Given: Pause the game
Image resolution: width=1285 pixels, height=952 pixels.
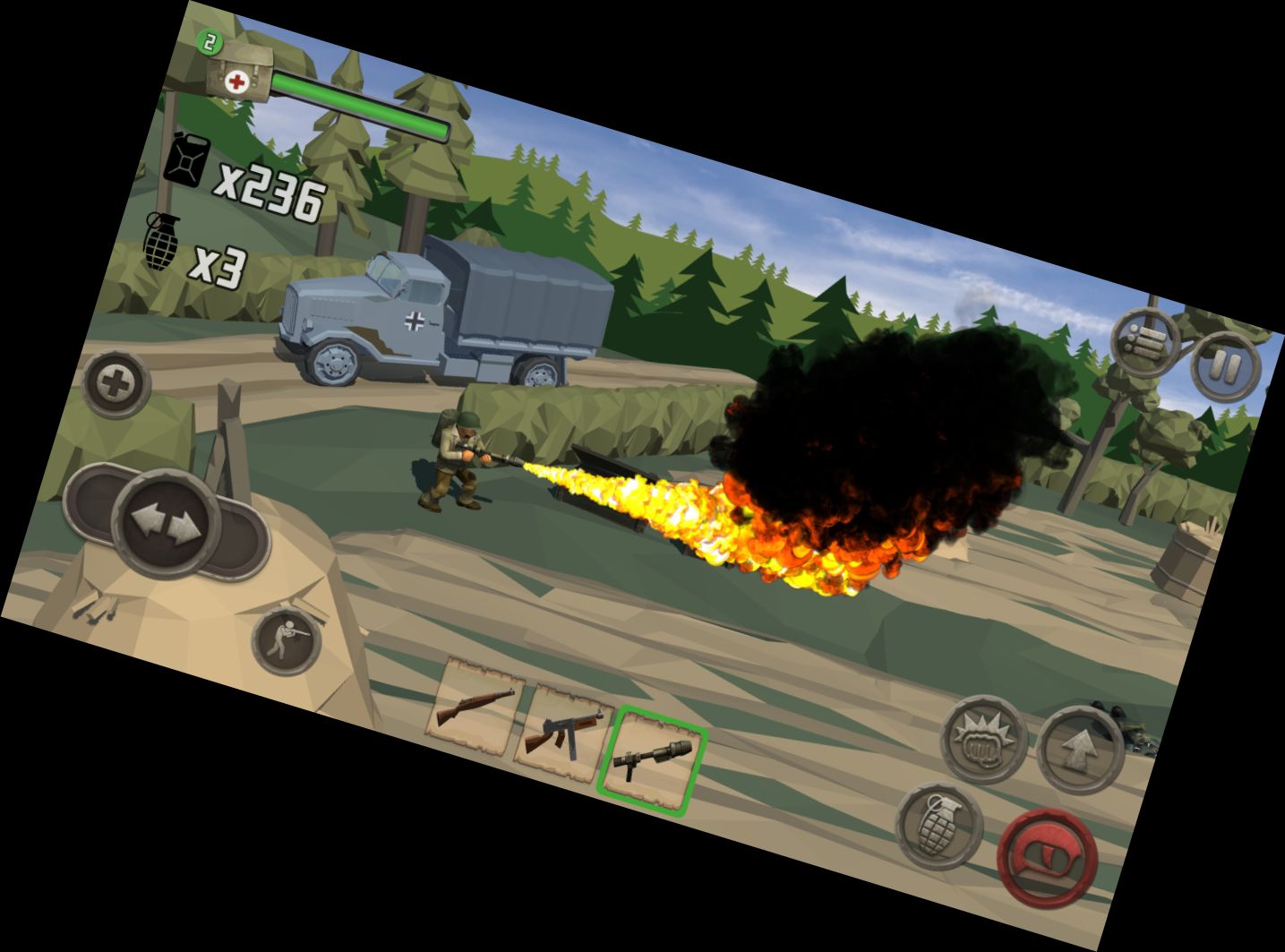Looking at the screenshot, I should coord(1226,365).
